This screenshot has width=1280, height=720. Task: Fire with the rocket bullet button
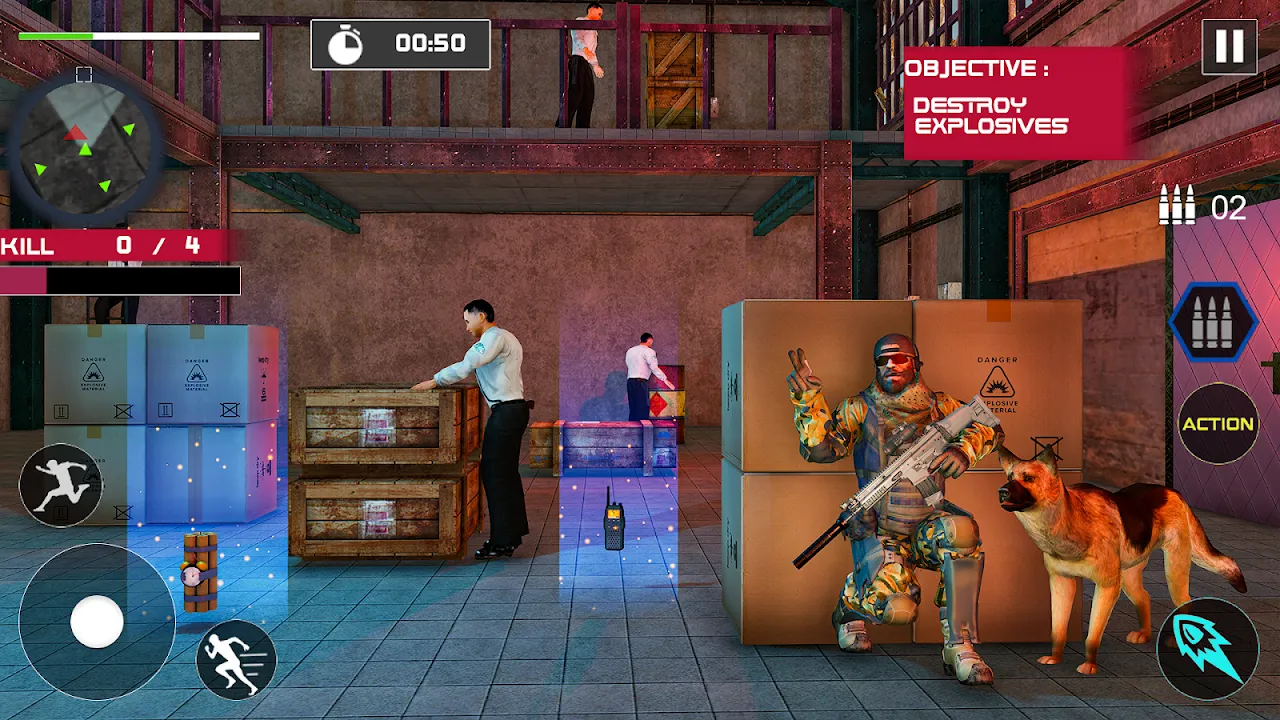tap(1207, 645)
